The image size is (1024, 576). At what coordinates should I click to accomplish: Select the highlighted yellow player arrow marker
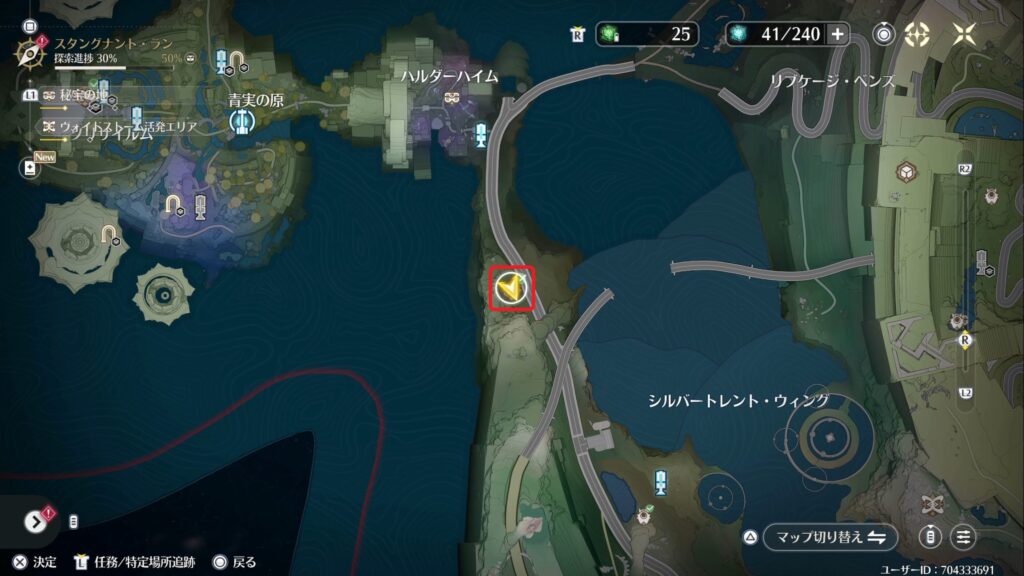(x=511, y=290)
